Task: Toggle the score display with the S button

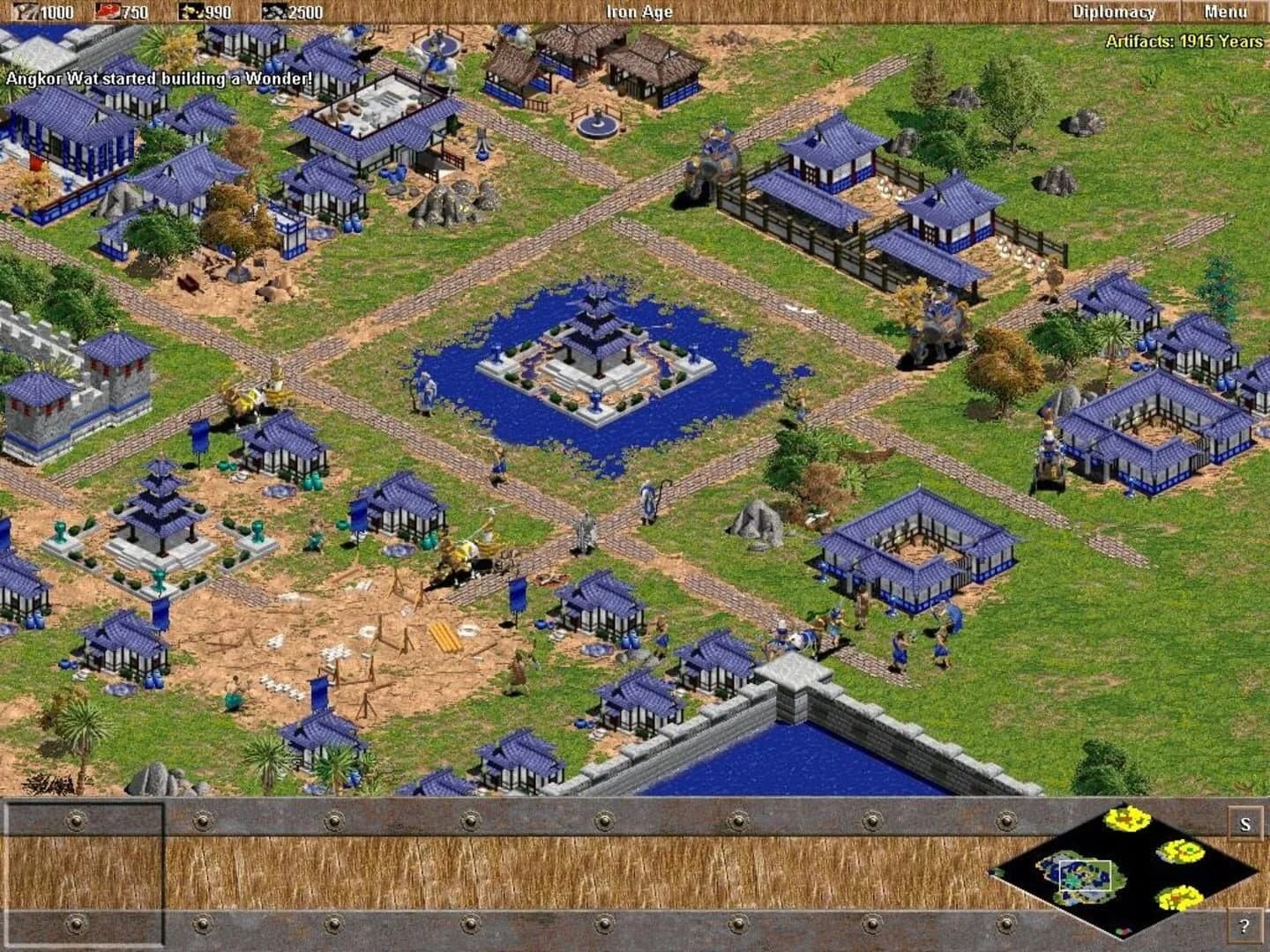Action: point(1245,824)
